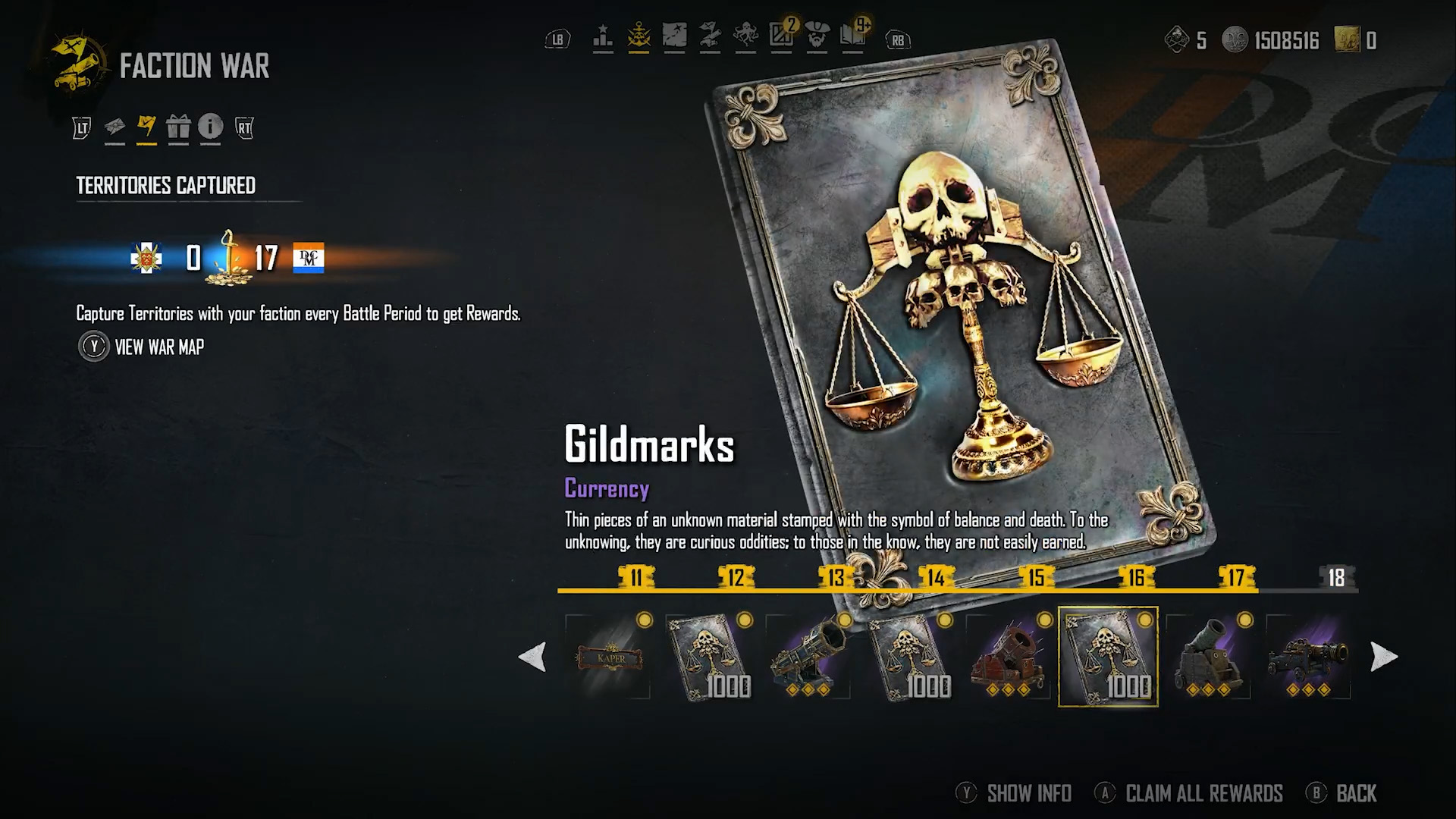Open the flag and spyglass tab
1456x819 pixels.
coord(710,37)
